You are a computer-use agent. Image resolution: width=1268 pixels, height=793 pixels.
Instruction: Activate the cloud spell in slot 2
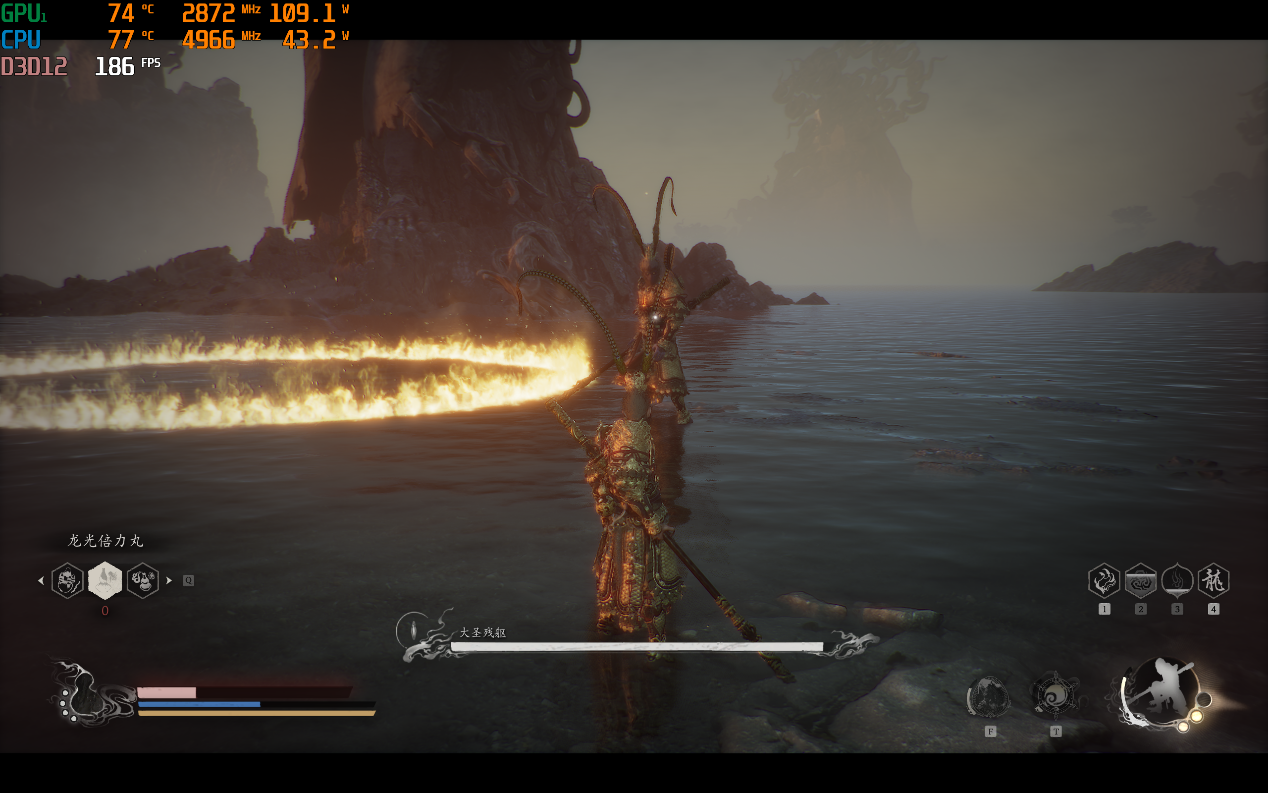[1141, 581]
